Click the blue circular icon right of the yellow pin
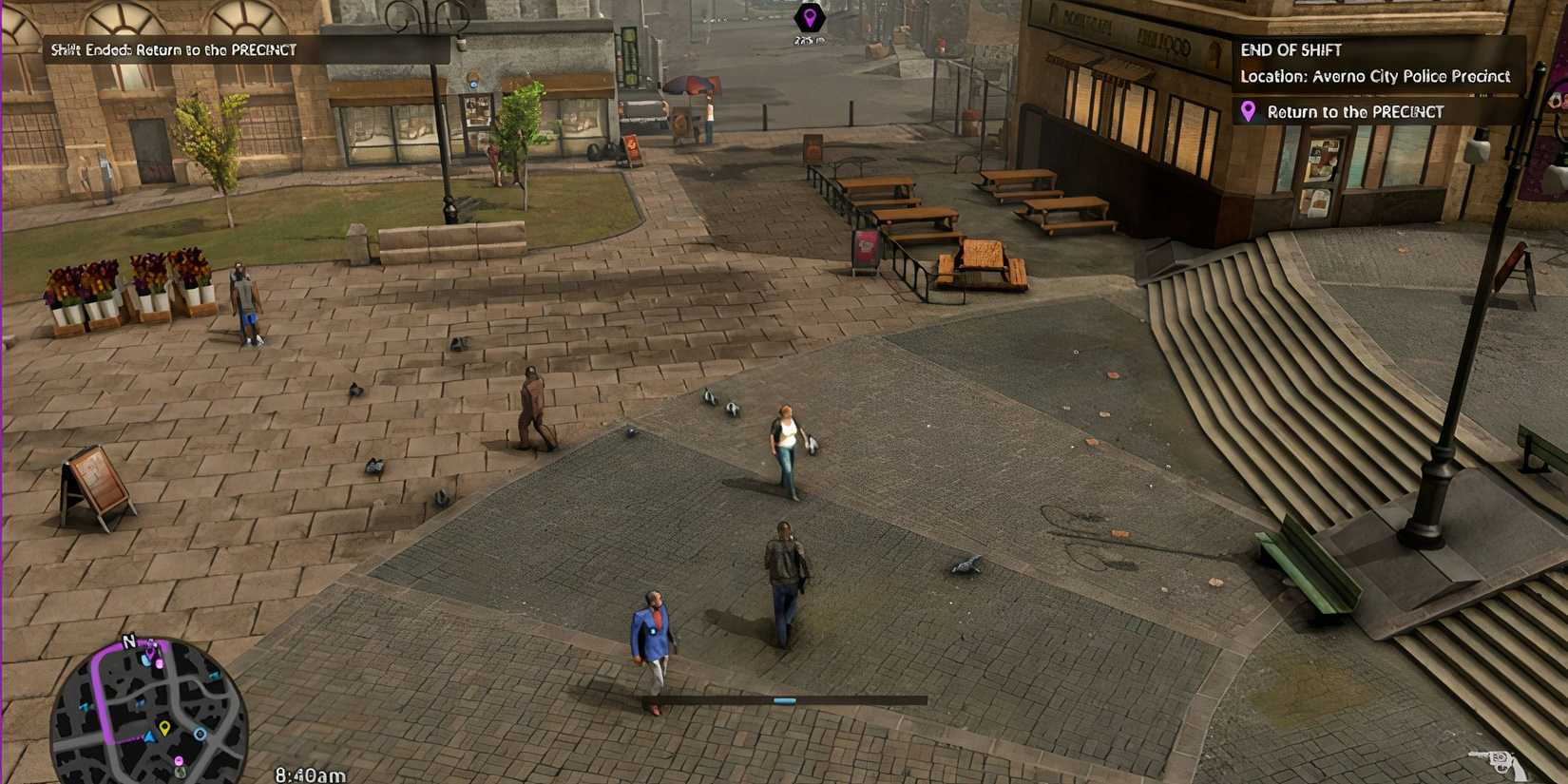The height and width of the screenshot is (784, 1568). (201, 734)
